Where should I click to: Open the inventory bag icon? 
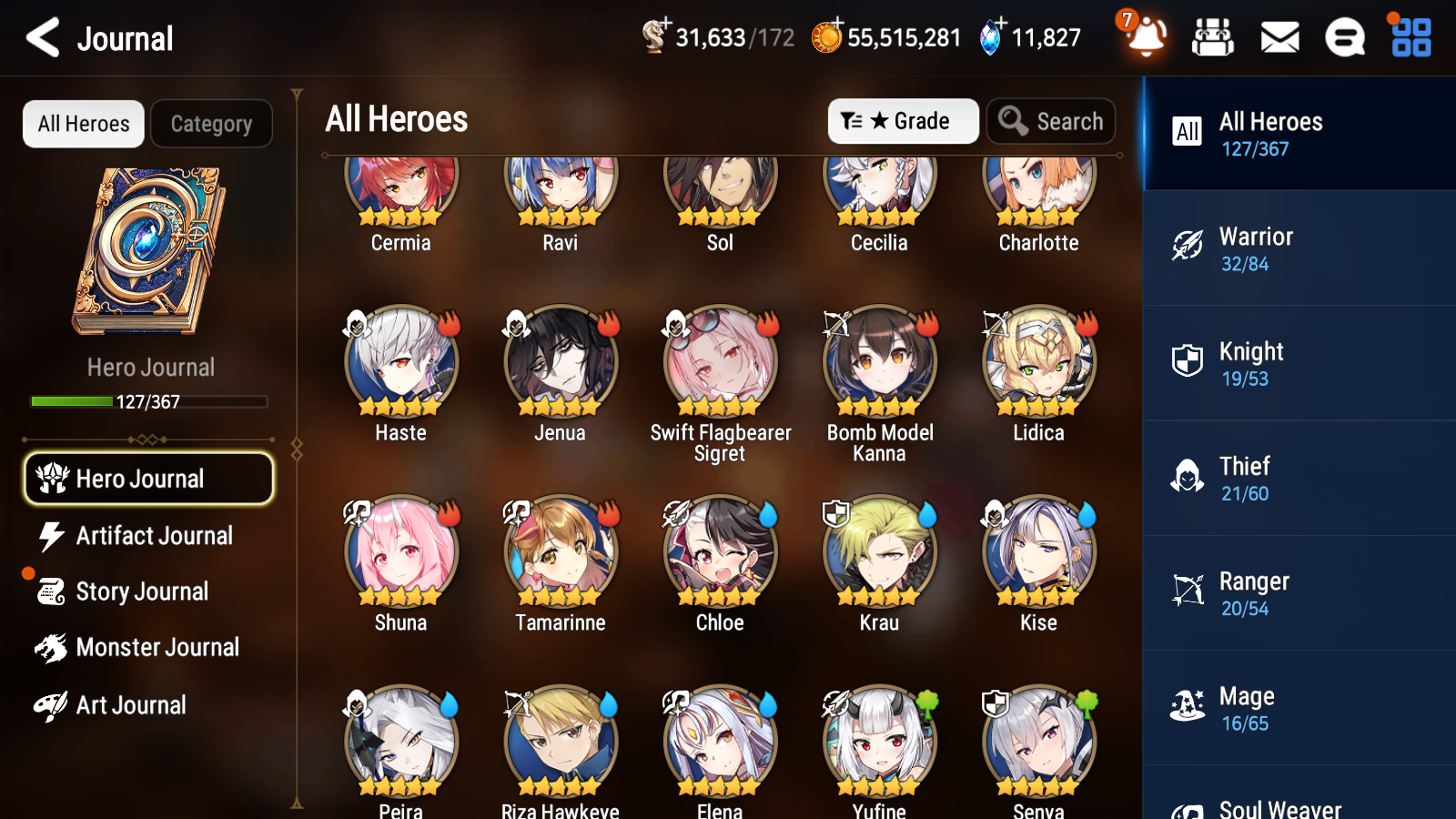coord(1213,38)
